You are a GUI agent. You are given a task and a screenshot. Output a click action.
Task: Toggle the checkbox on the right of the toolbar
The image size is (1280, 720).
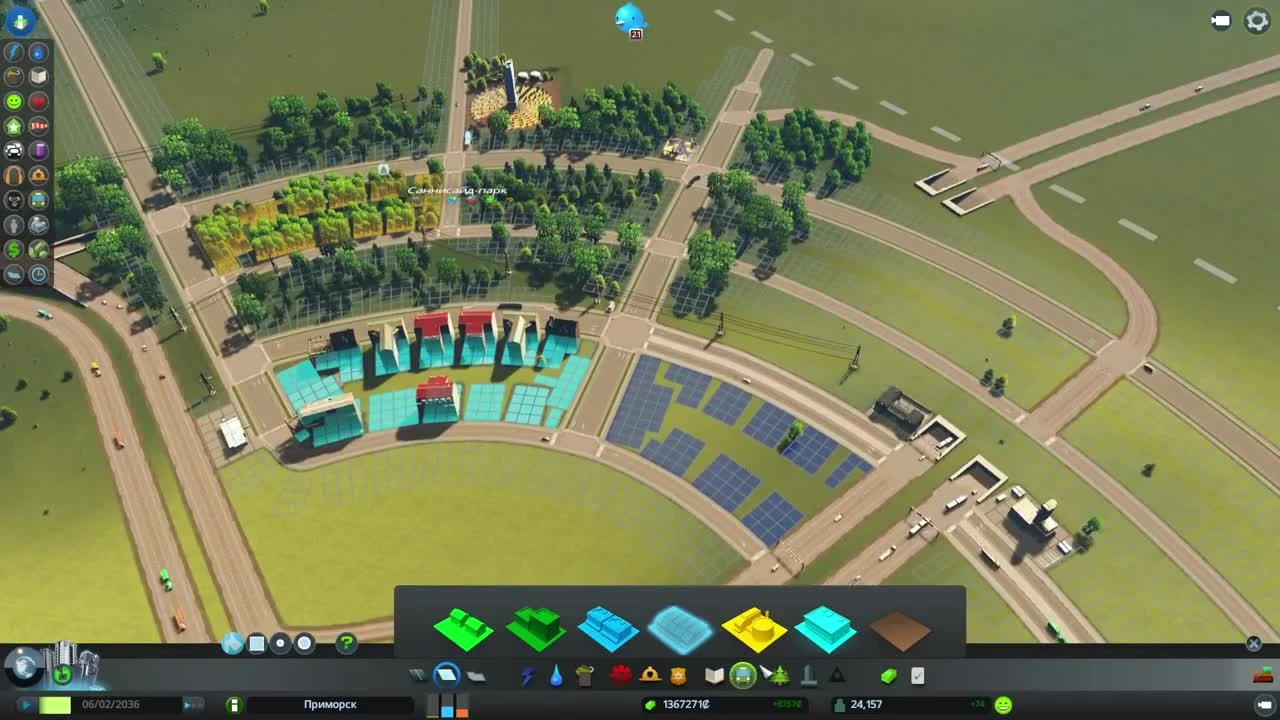click(918, 674)
